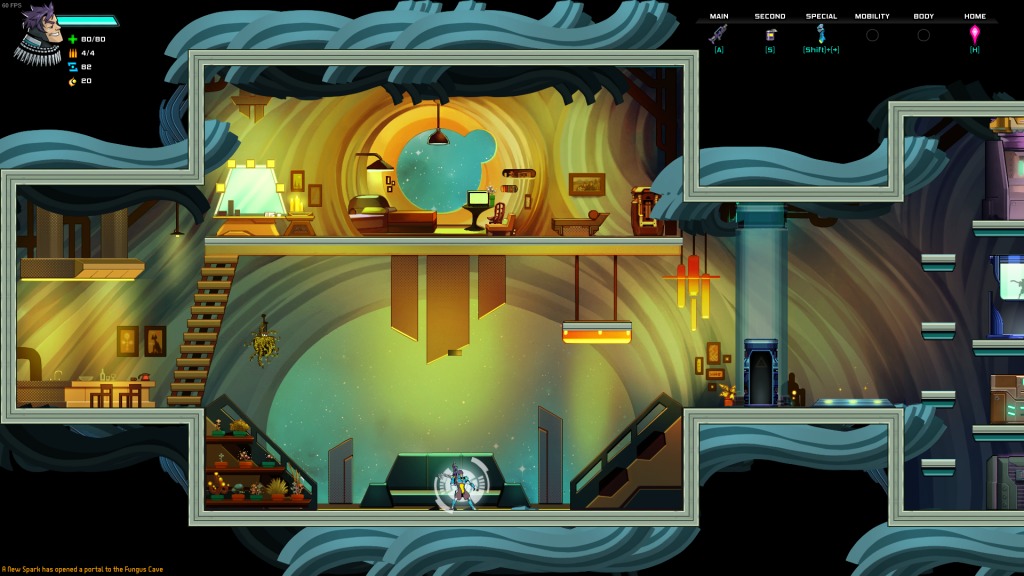The image size is (1024, 576).
Task: Activate the SPECIAL slot ability icon
Action: click(821, 34)
